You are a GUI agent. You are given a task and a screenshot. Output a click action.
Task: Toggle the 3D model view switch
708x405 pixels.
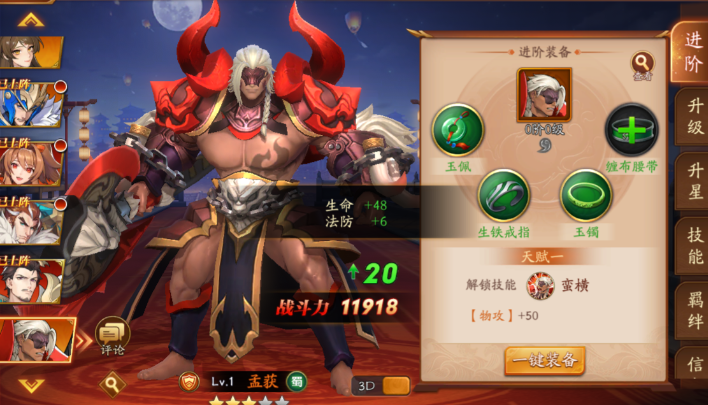click(381, 386)
